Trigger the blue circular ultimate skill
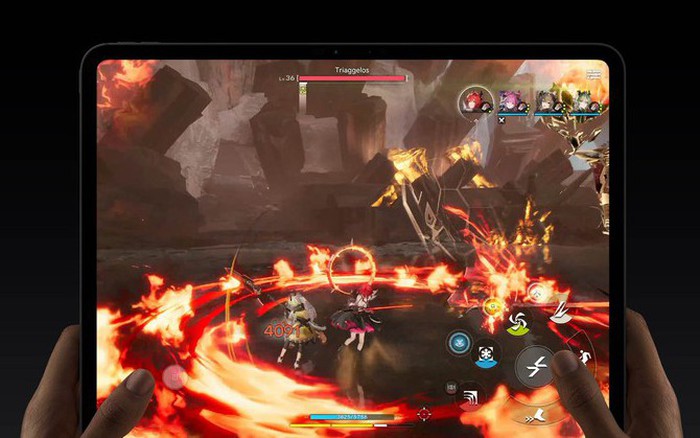 tap(459, 341)
